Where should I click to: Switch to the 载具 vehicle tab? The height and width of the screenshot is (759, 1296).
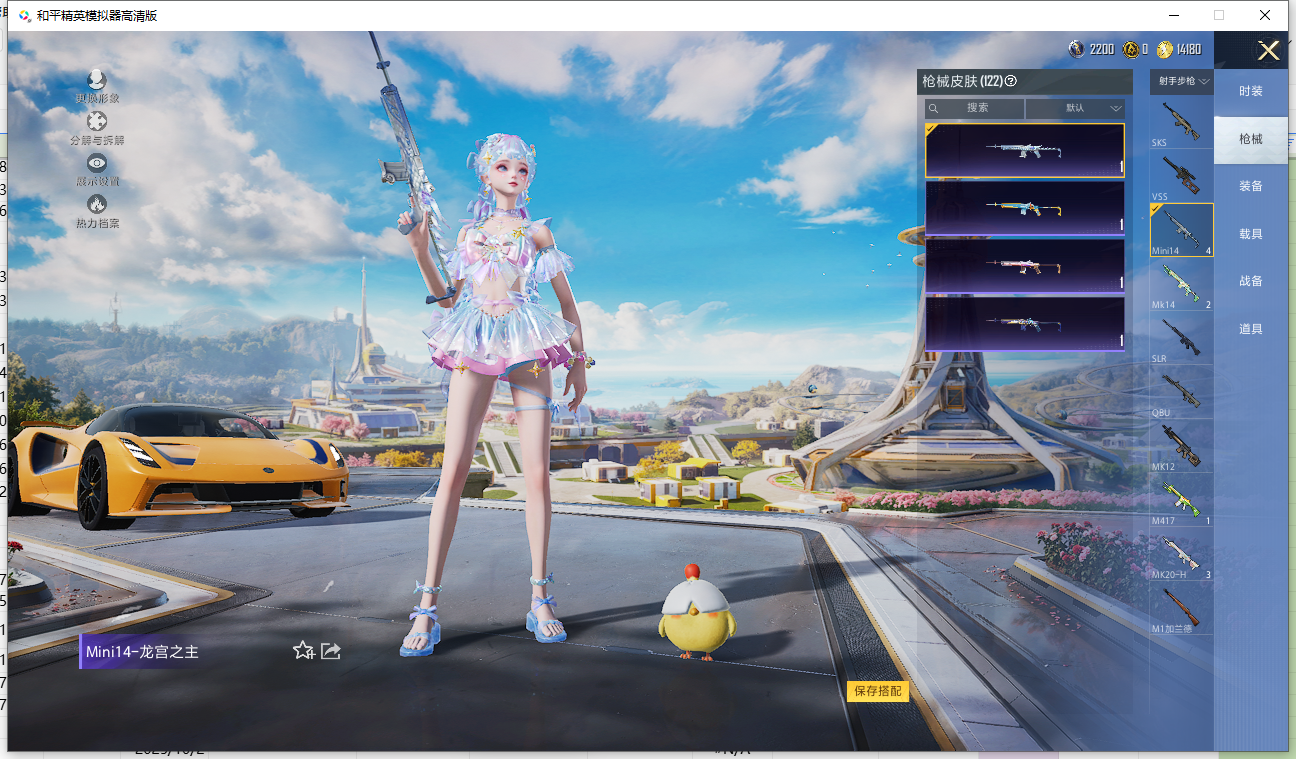[1250, 234]
